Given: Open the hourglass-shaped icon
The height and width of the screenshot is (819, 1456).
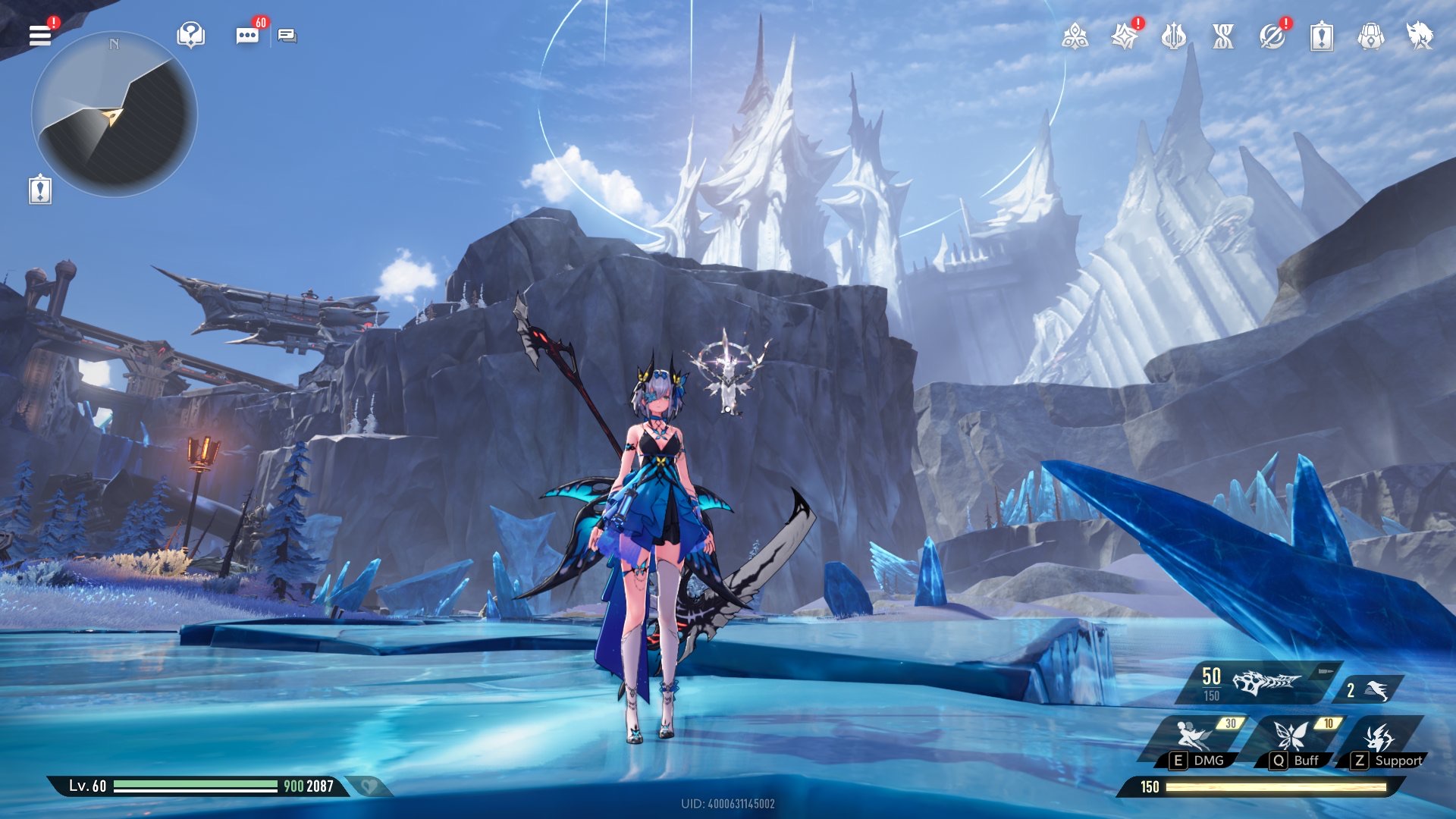Looking at the screenshot, I should click(x=1222, y=36).
